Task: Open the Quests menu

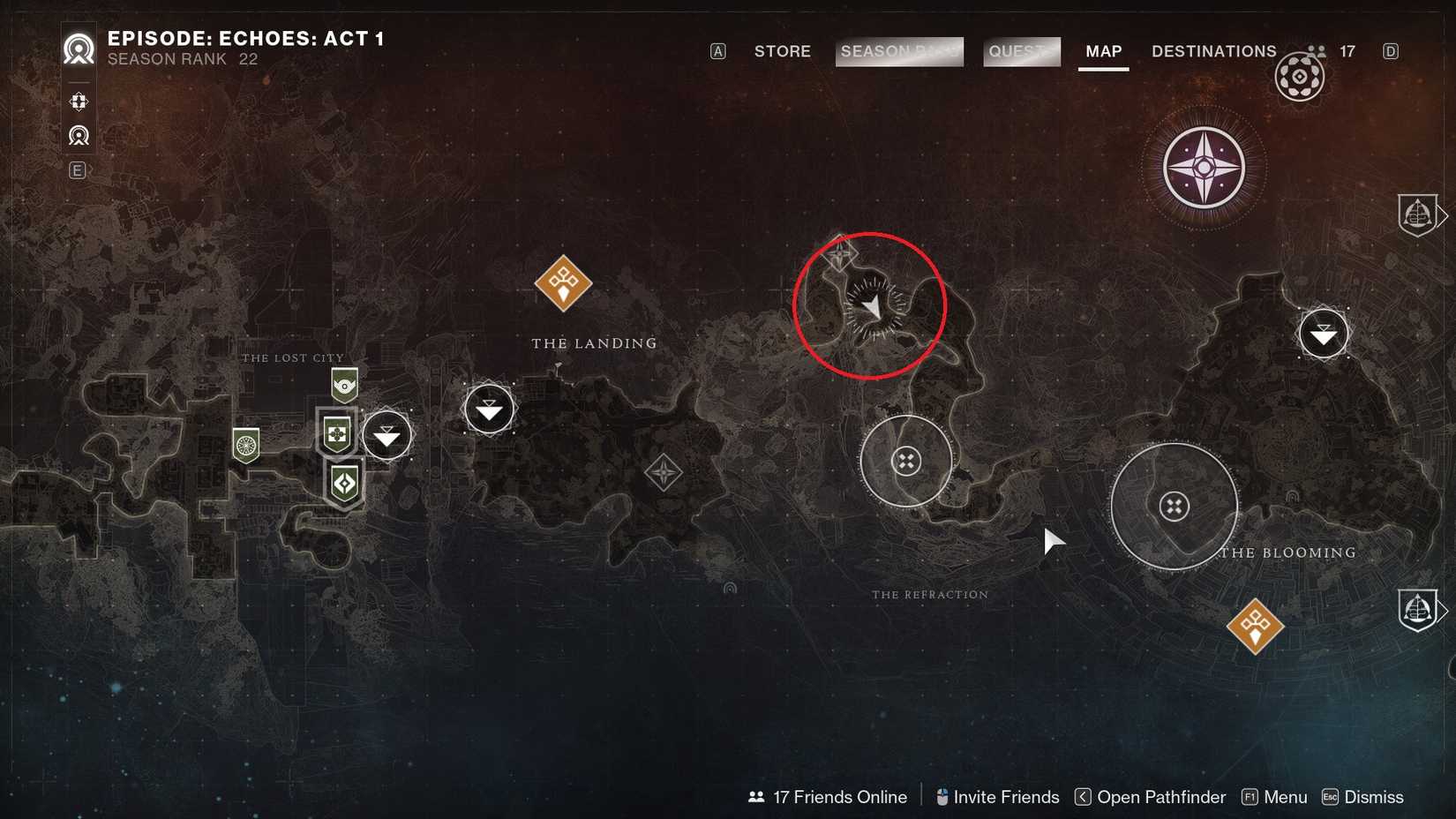Action: coord(1021,51)
